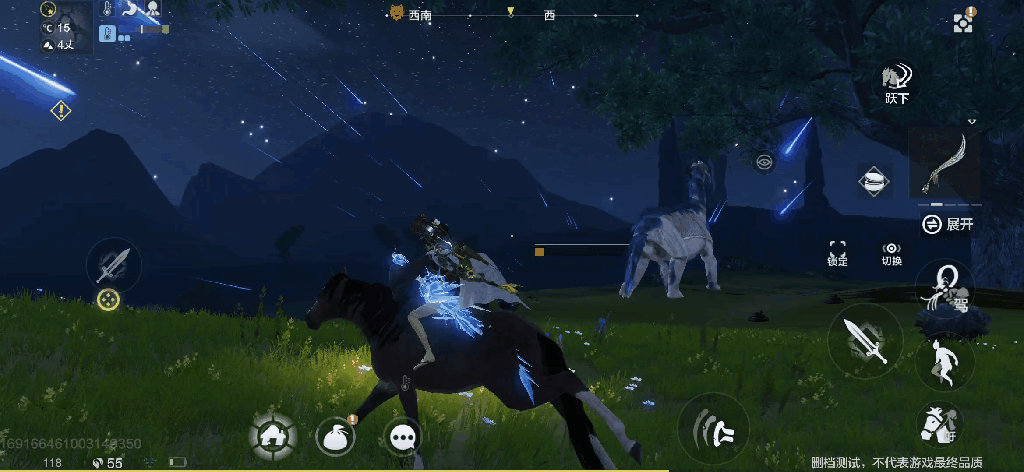Tap the horse head mount button
Screen dimensions: 1024x472
coord(939,425)
